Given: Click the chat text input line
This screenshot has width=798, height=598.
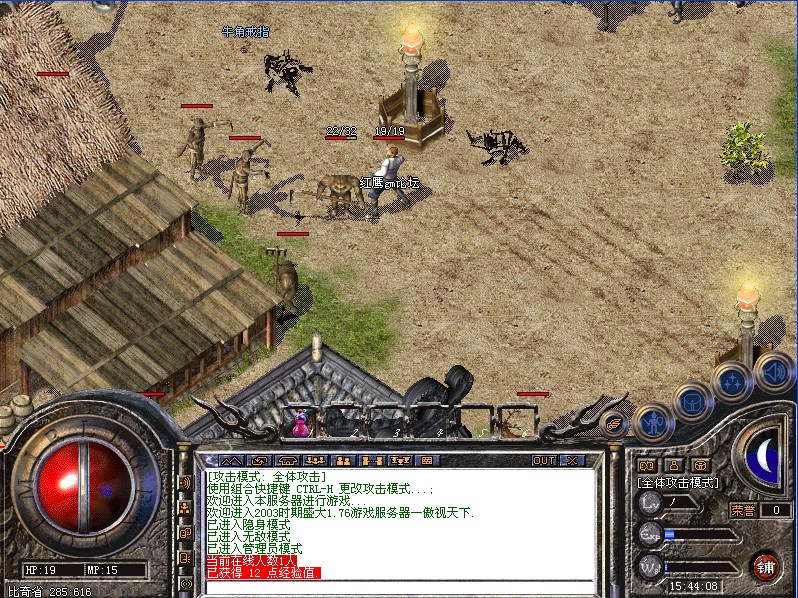Looking at the screenshot, I should point(400,587).
